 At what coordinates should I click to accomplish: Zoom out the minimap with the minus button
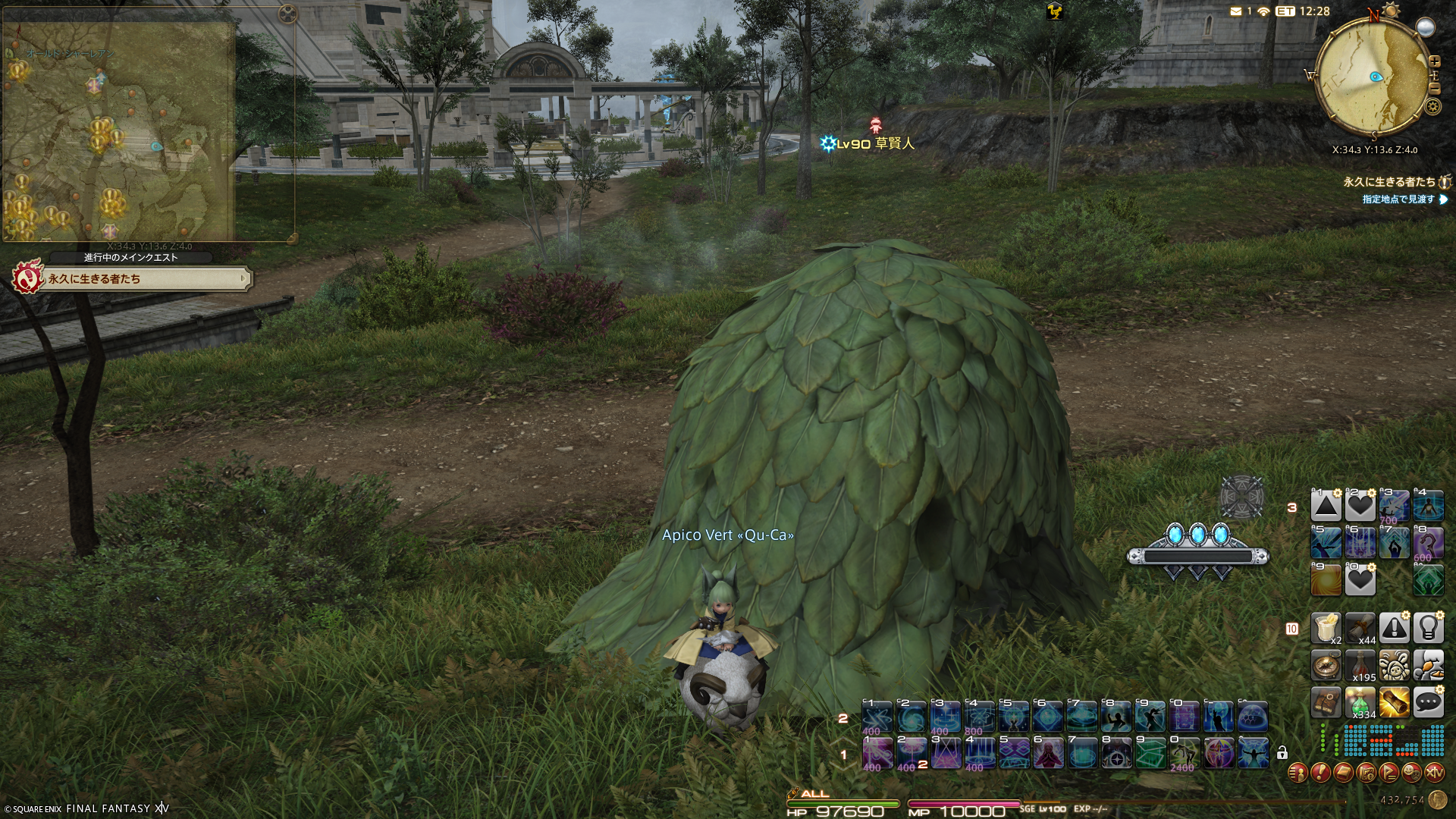pyautogui.click(x=1434, y=89)
